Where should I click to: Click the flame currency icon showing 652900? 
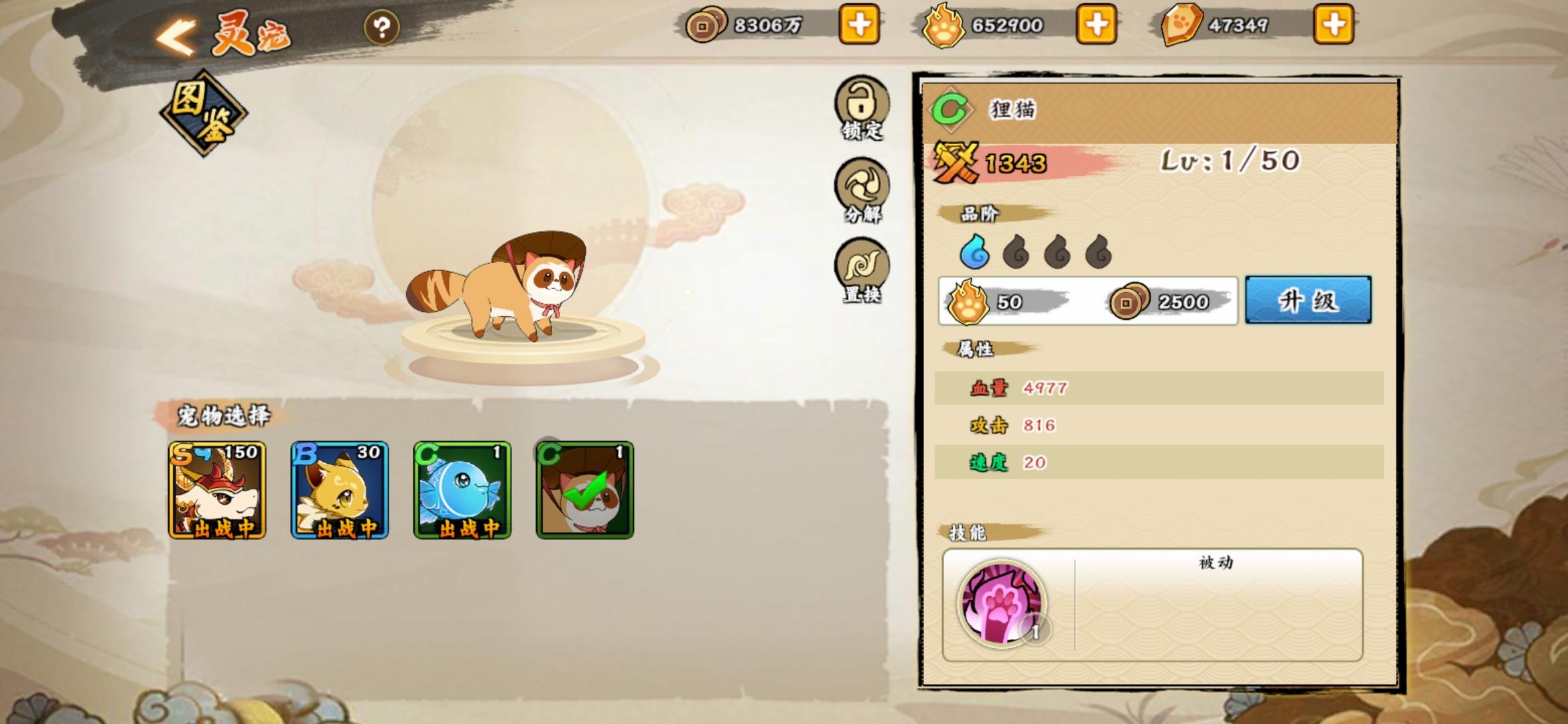(943, 25)
